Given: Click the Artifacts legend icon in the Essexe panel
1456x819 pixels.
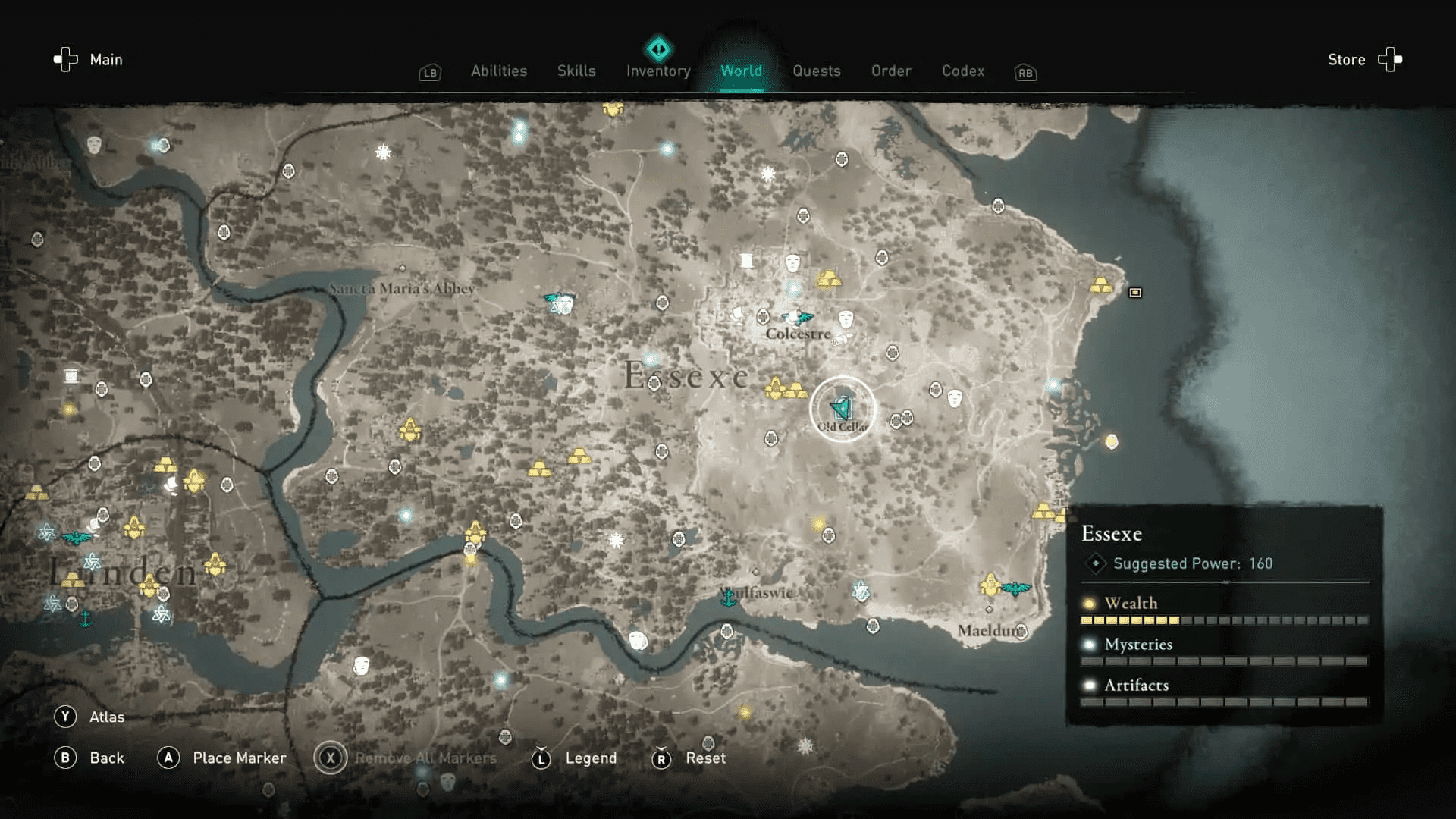Looking at the screenshot, I should (x=1090, y=686).
